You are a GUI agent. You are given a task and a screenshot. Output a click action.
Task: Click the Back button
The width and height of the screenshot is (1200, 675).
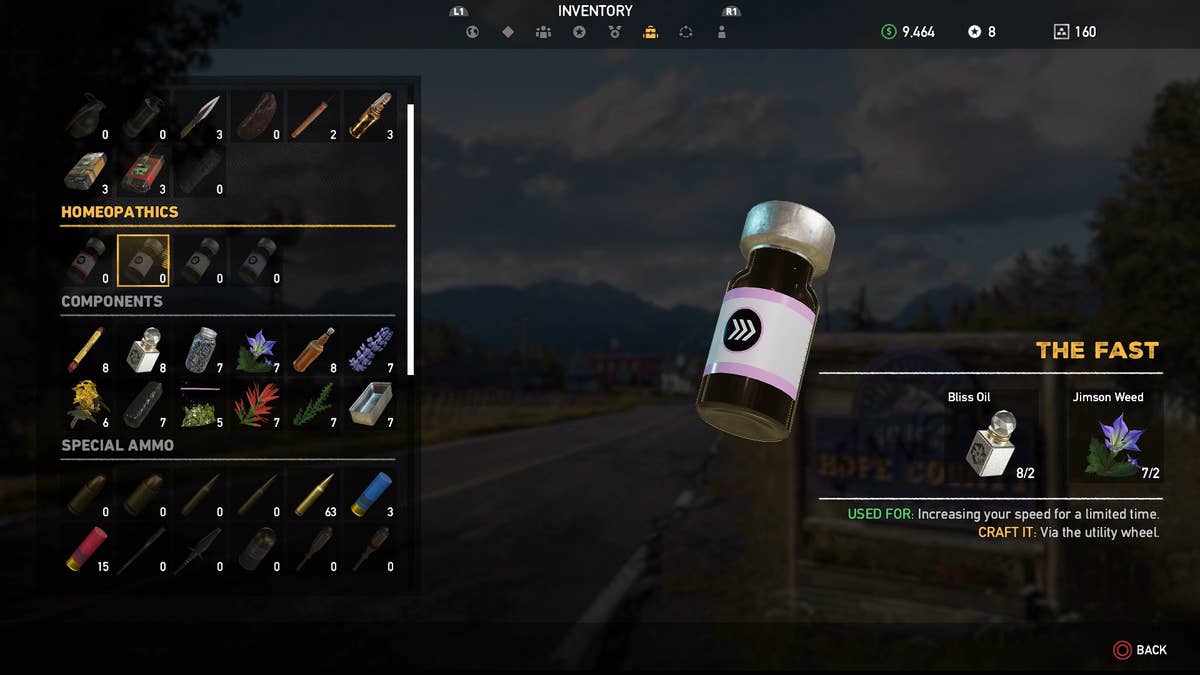tap(1140, 650)
